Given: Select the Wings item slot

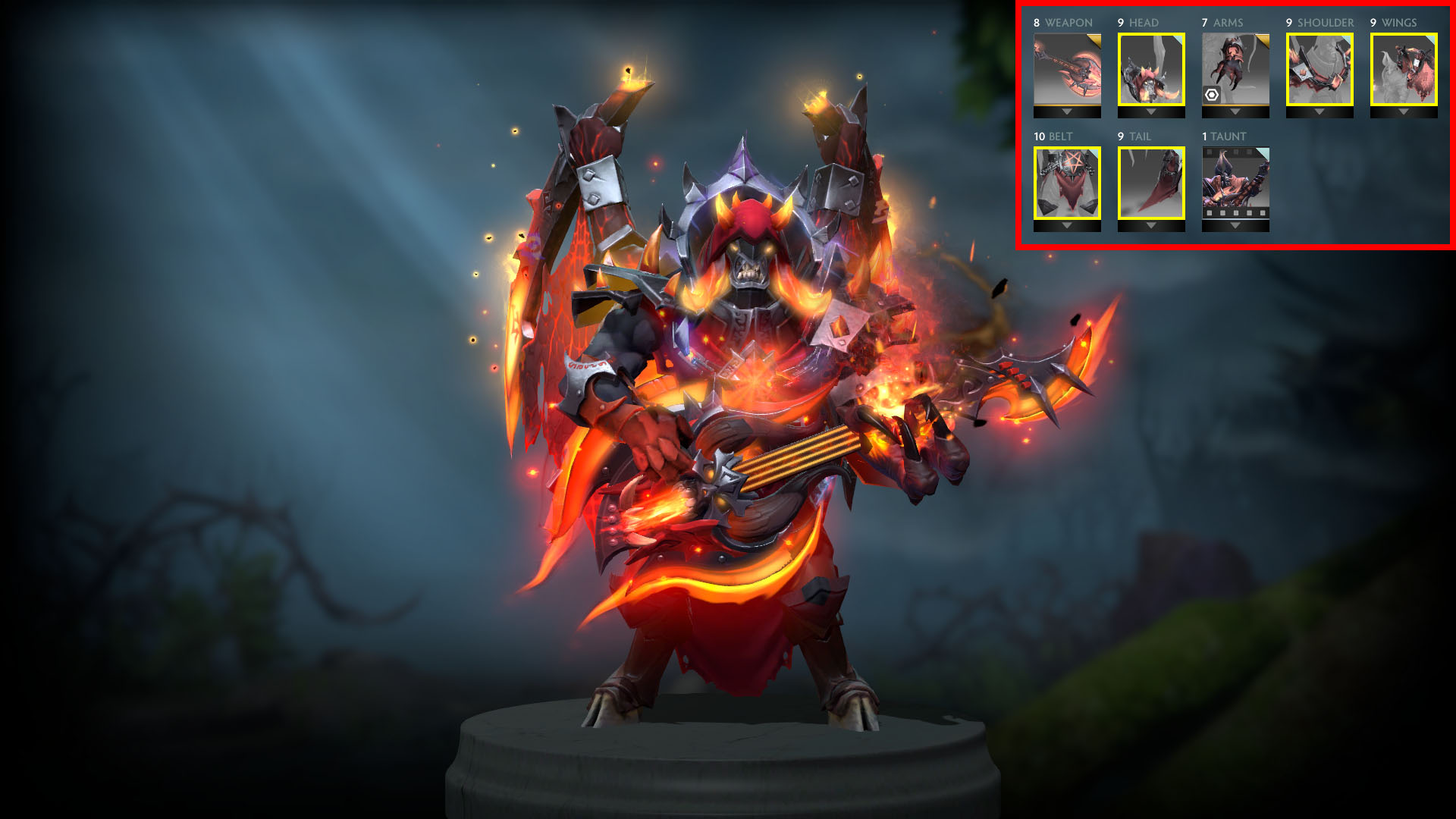Looking at the screenshot, I should [1404, 69].
